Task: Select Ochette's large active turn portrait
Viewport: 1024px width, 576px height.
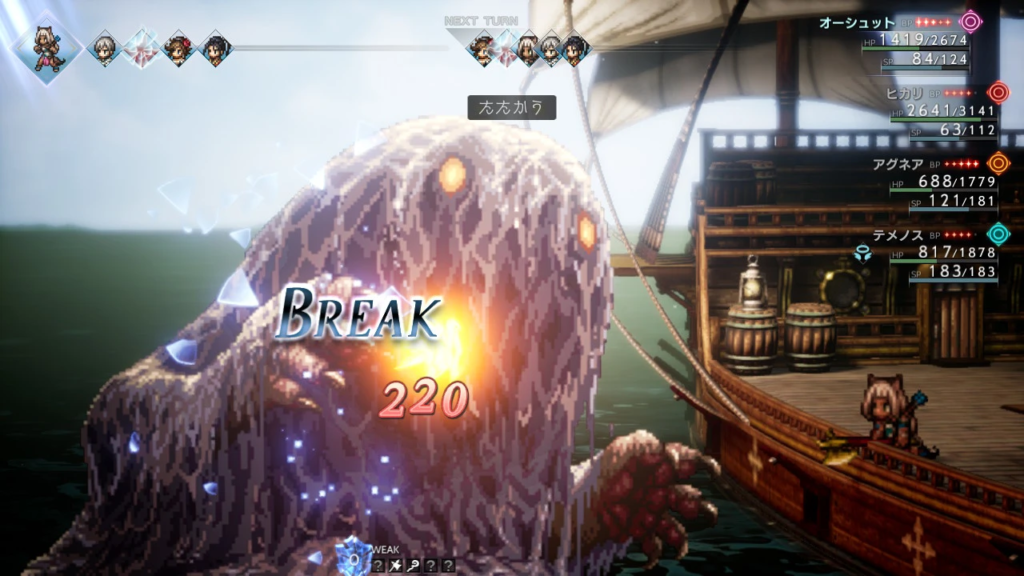Action: tap(45, 48)
